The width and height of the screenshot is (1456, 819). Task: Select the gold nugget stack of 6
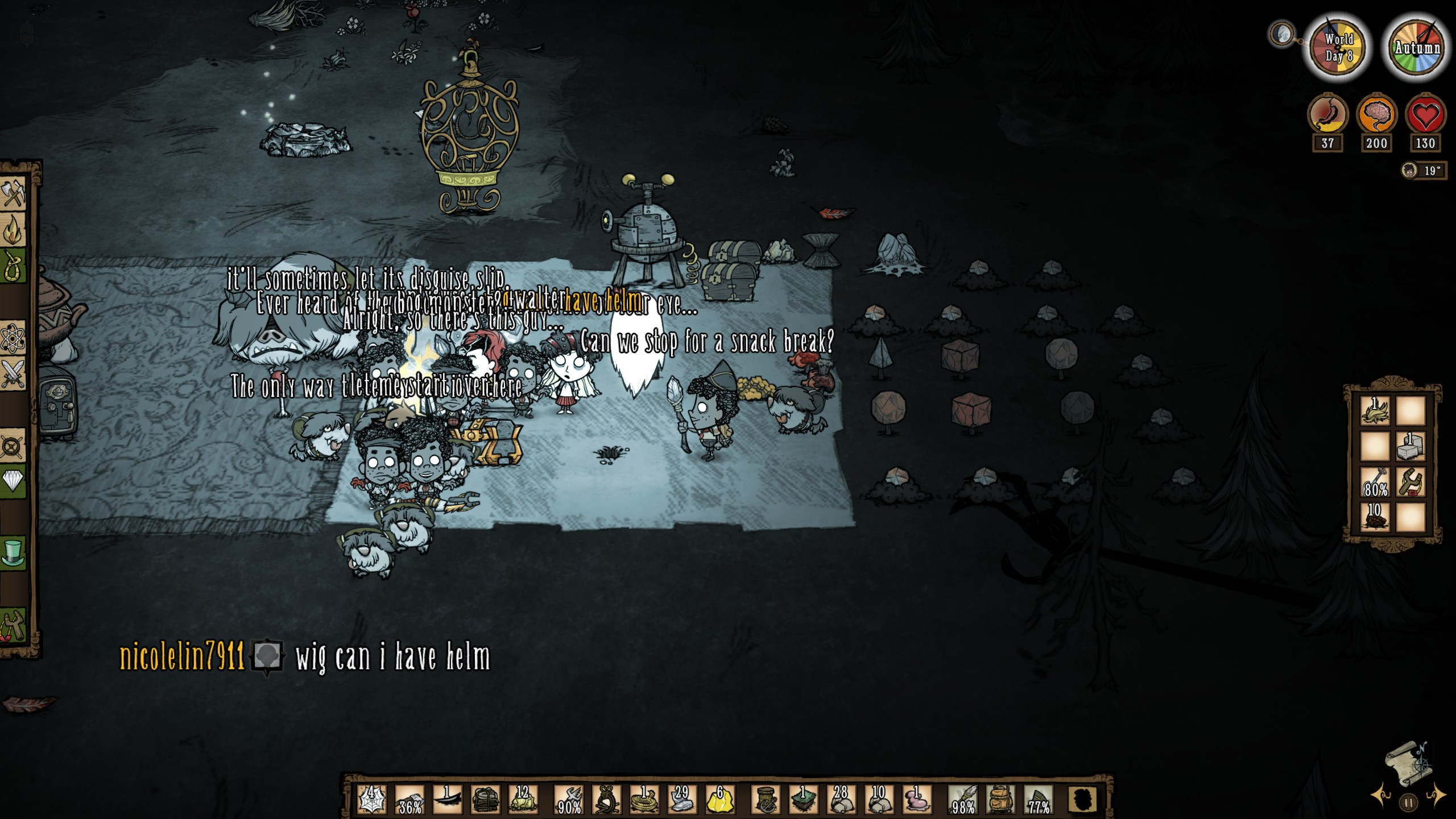720,799
